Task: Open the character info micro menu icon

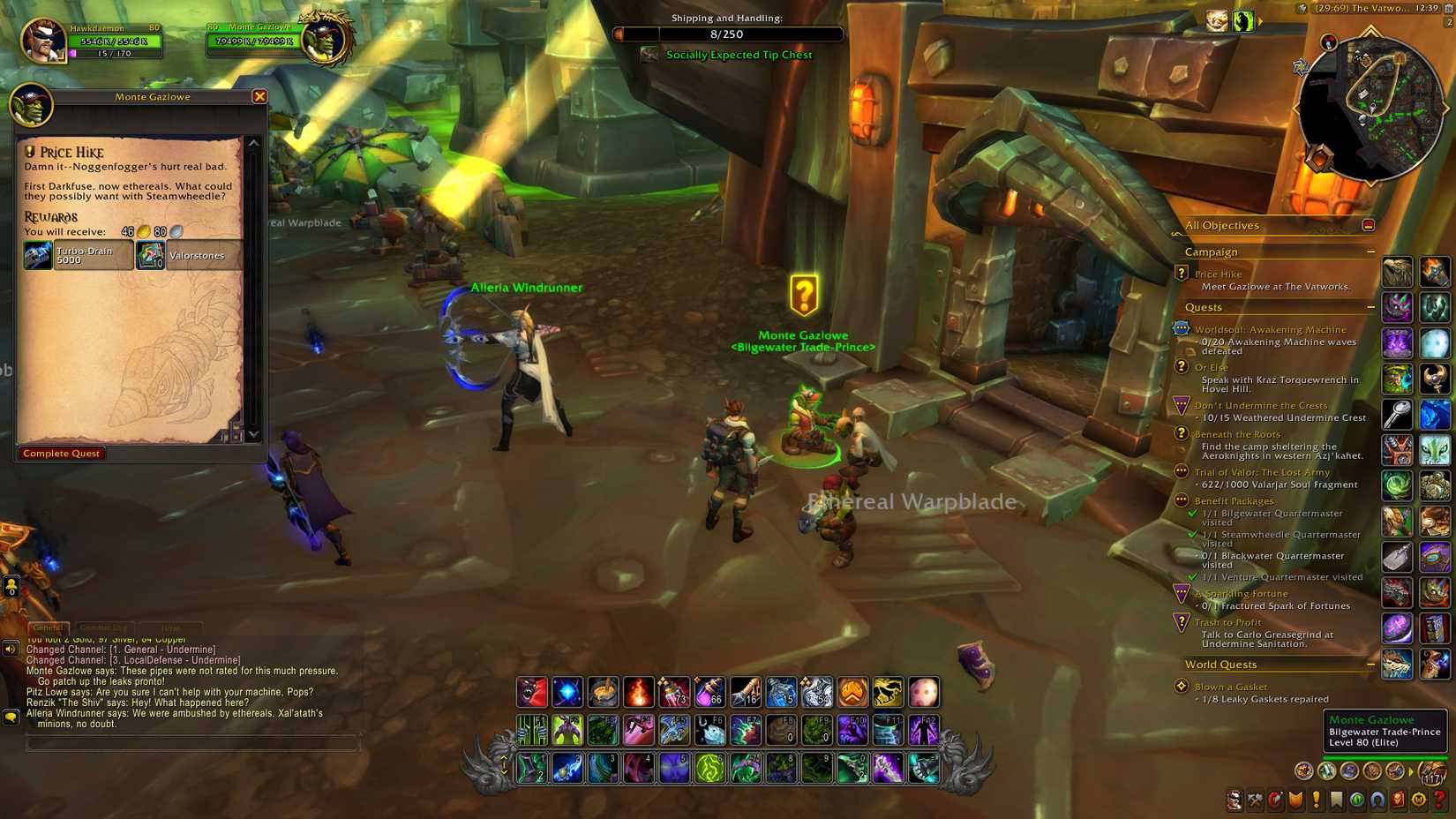Action: point(1235,801)
